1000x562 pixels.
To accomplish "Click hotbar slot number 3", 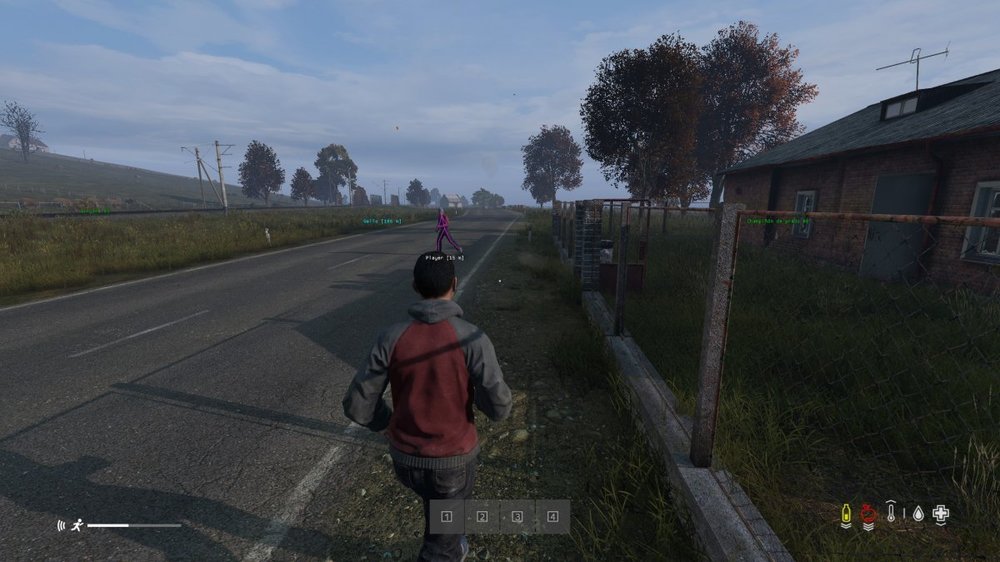I will (517, 517).
